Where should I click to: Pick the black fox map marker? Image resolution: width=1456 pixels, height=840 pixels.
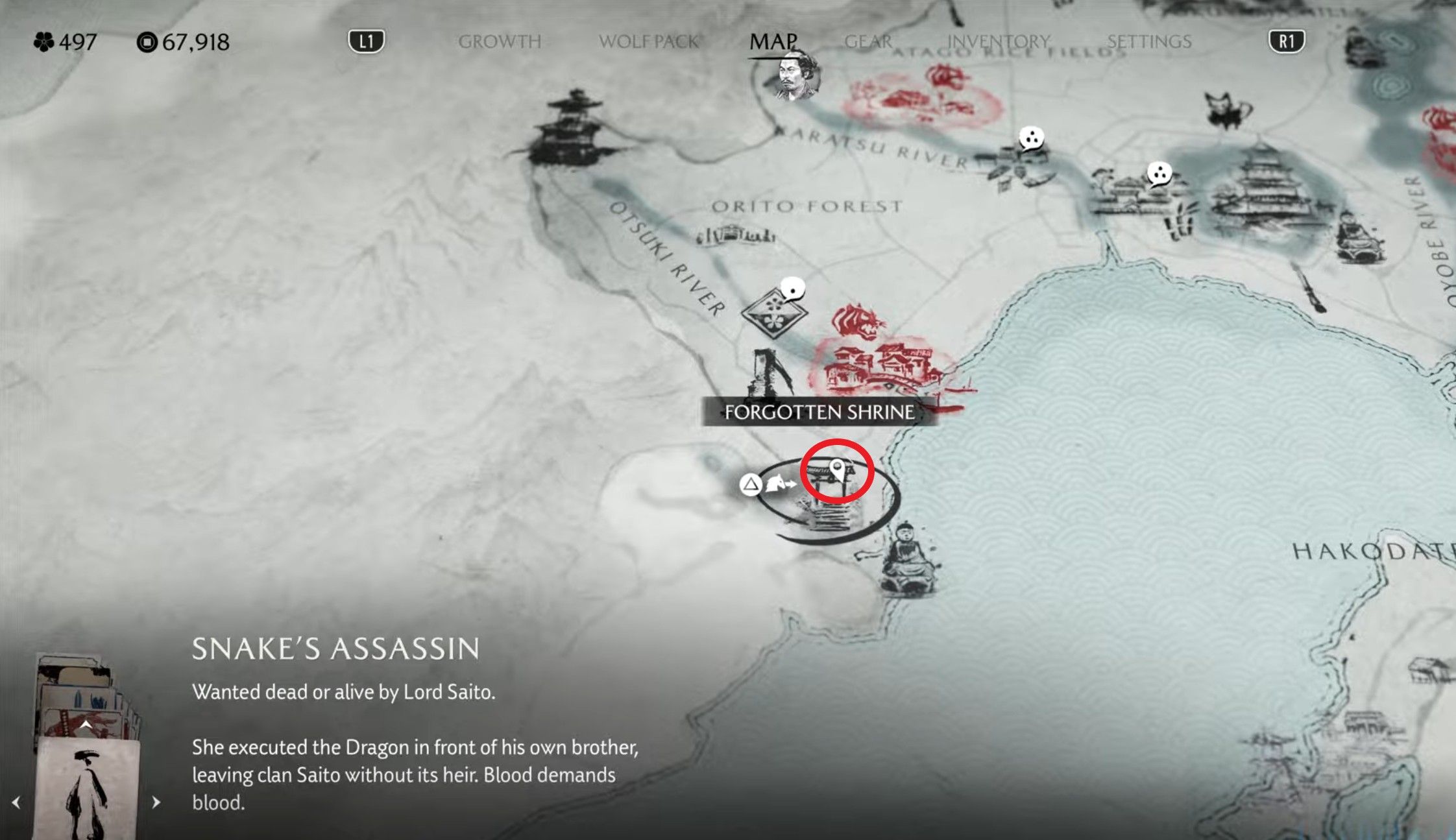[1228, 110]
